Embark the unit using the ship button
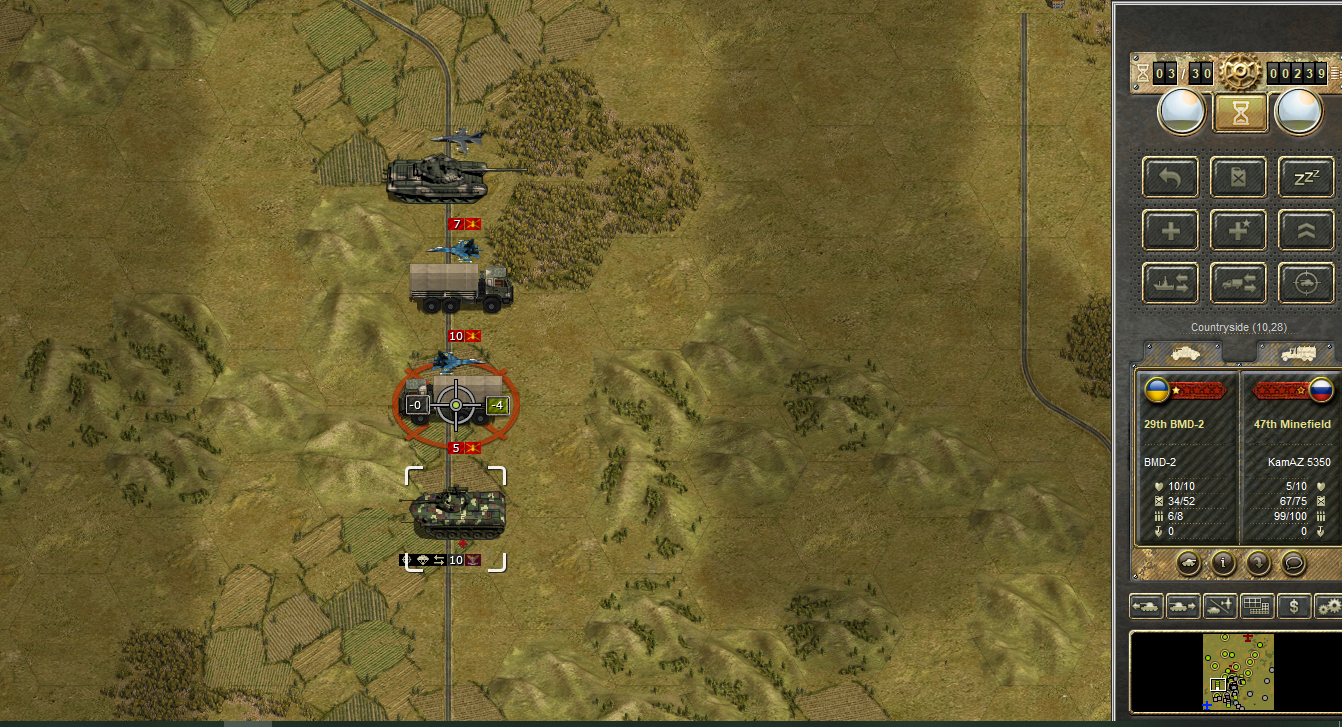1342x727 pixels. tap(1171, 283)
